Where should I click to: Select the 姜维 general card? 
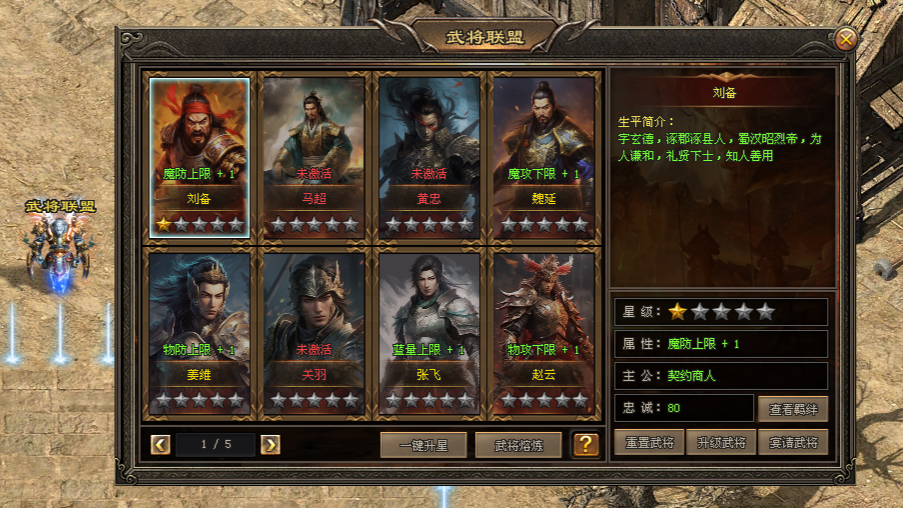coord(199,332)
